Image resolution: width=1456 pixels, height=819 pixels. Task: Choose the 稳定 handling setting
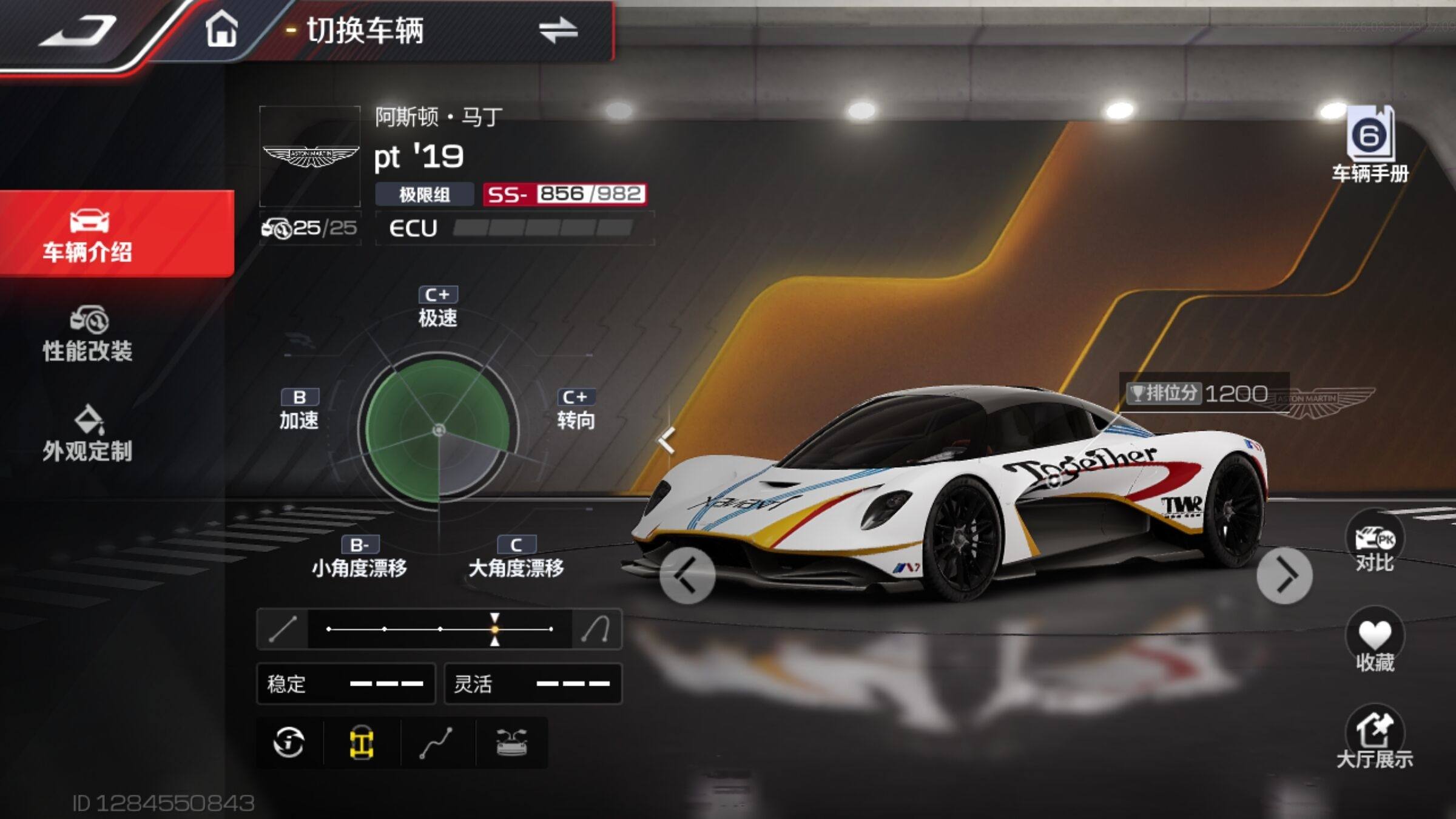tap(346, 684)
